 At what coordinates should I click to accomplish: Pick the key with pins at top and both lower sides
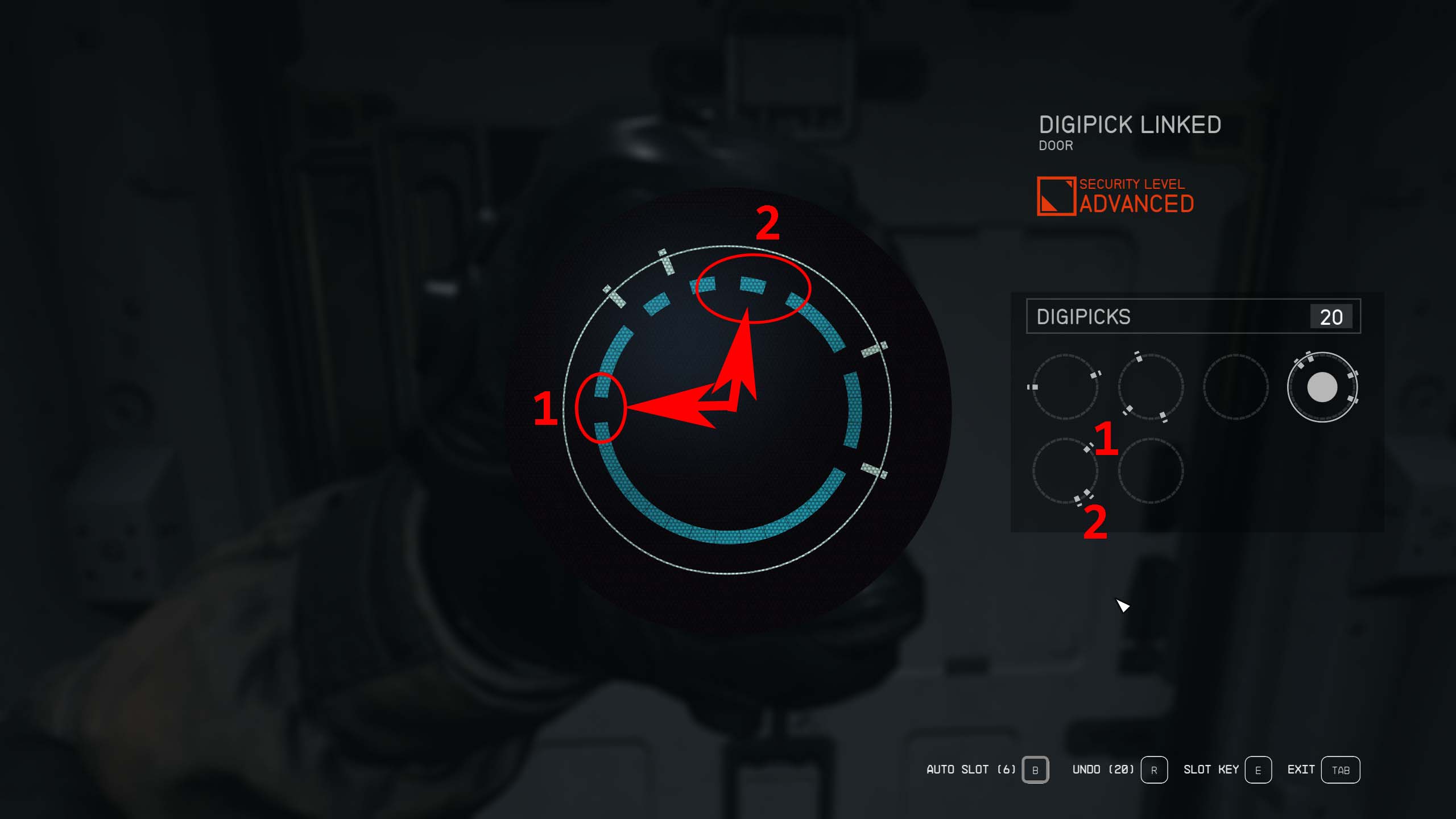click(x=1150, y=387)
